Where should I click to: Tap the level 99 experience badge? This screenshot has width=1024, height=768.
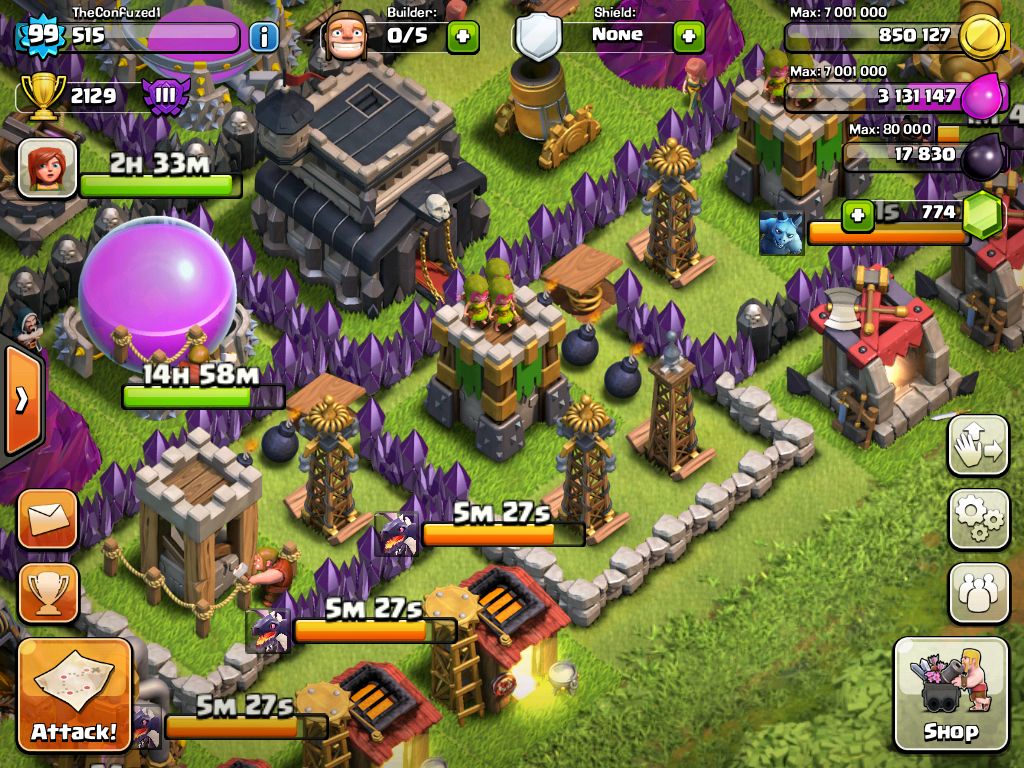point(41,36)
